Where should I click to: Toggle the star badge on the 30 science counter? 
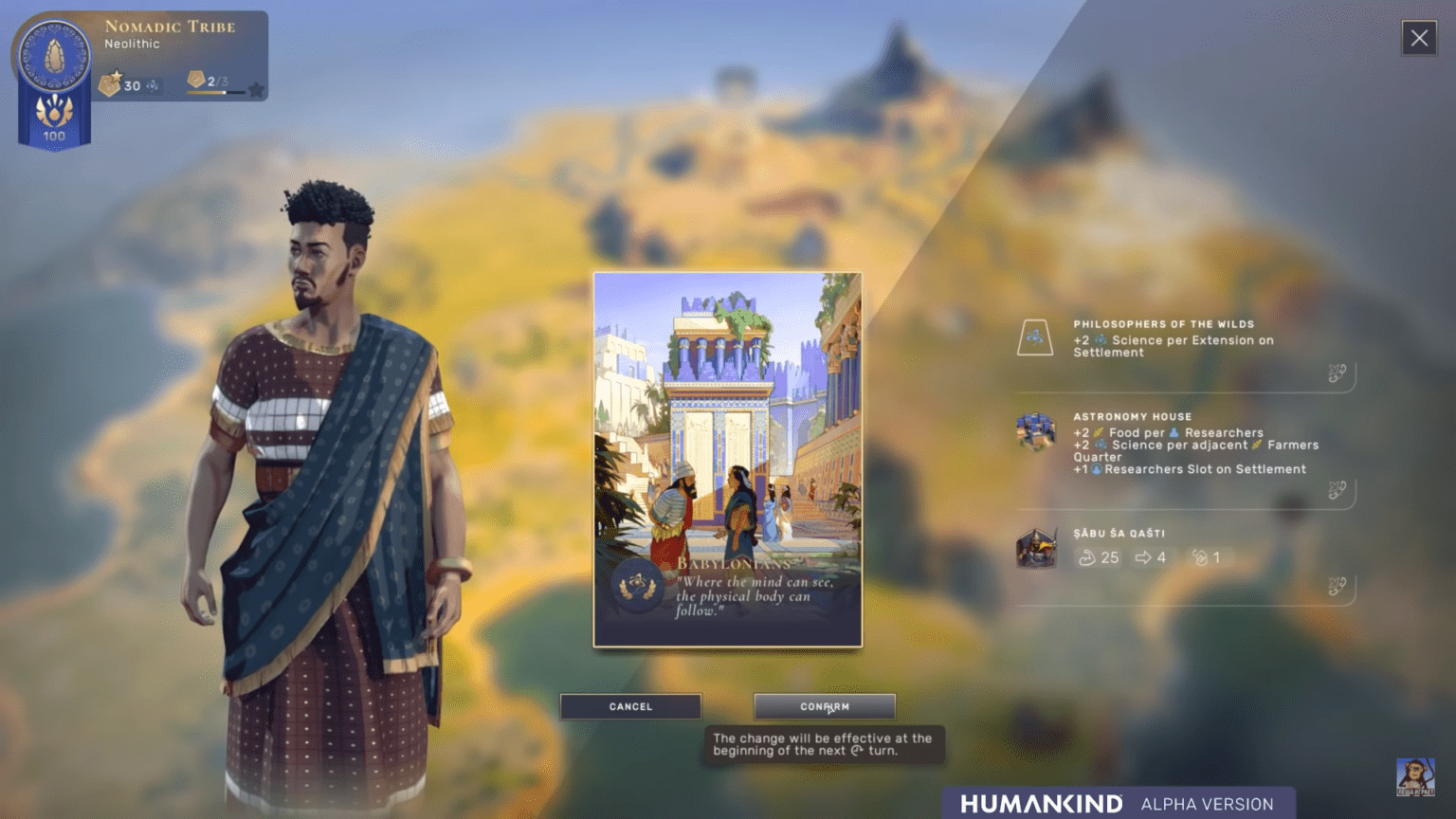point(116,77)
